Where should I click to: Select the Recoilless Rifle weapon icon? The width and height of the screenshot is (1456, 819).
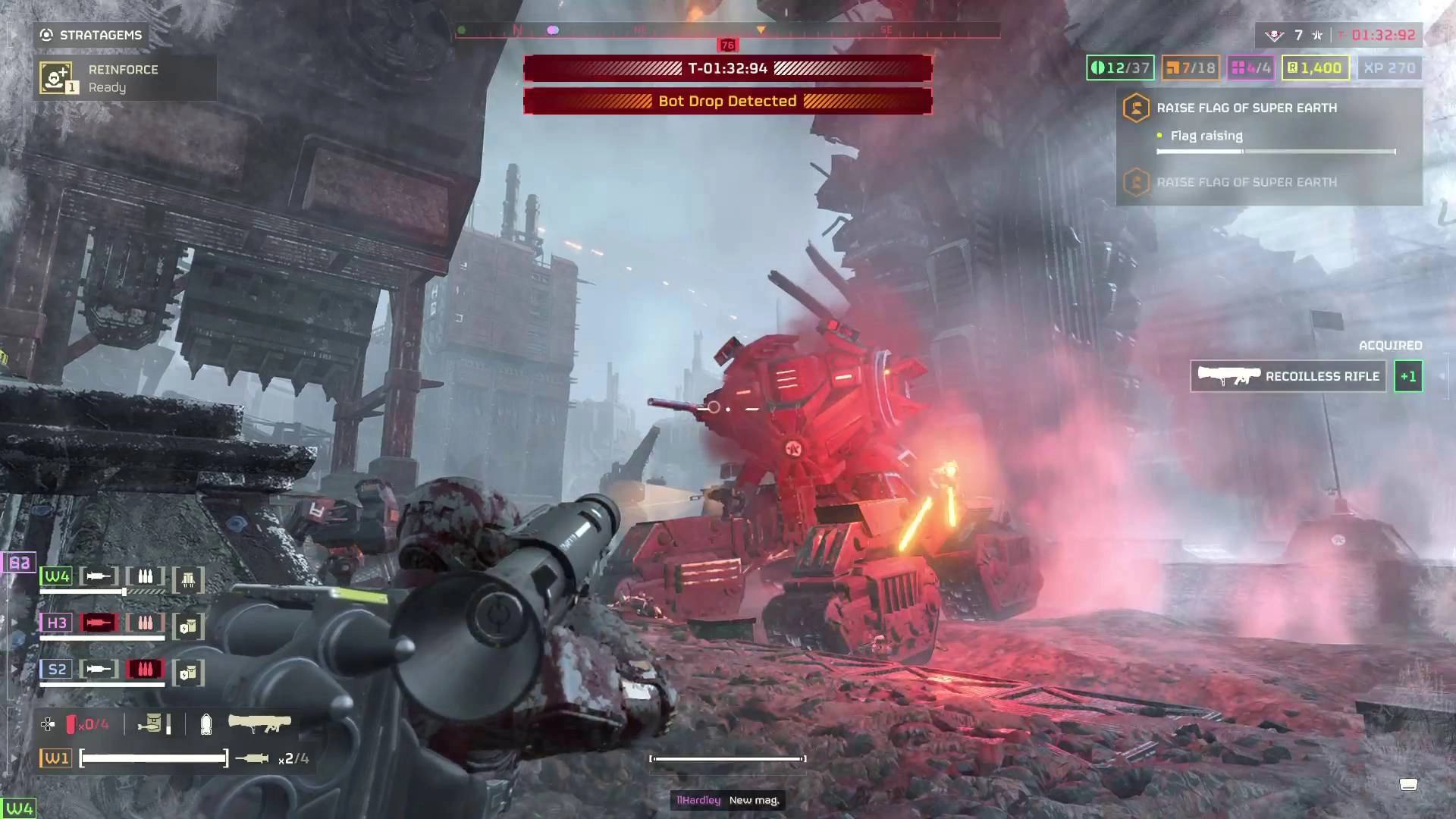[259, 723]
